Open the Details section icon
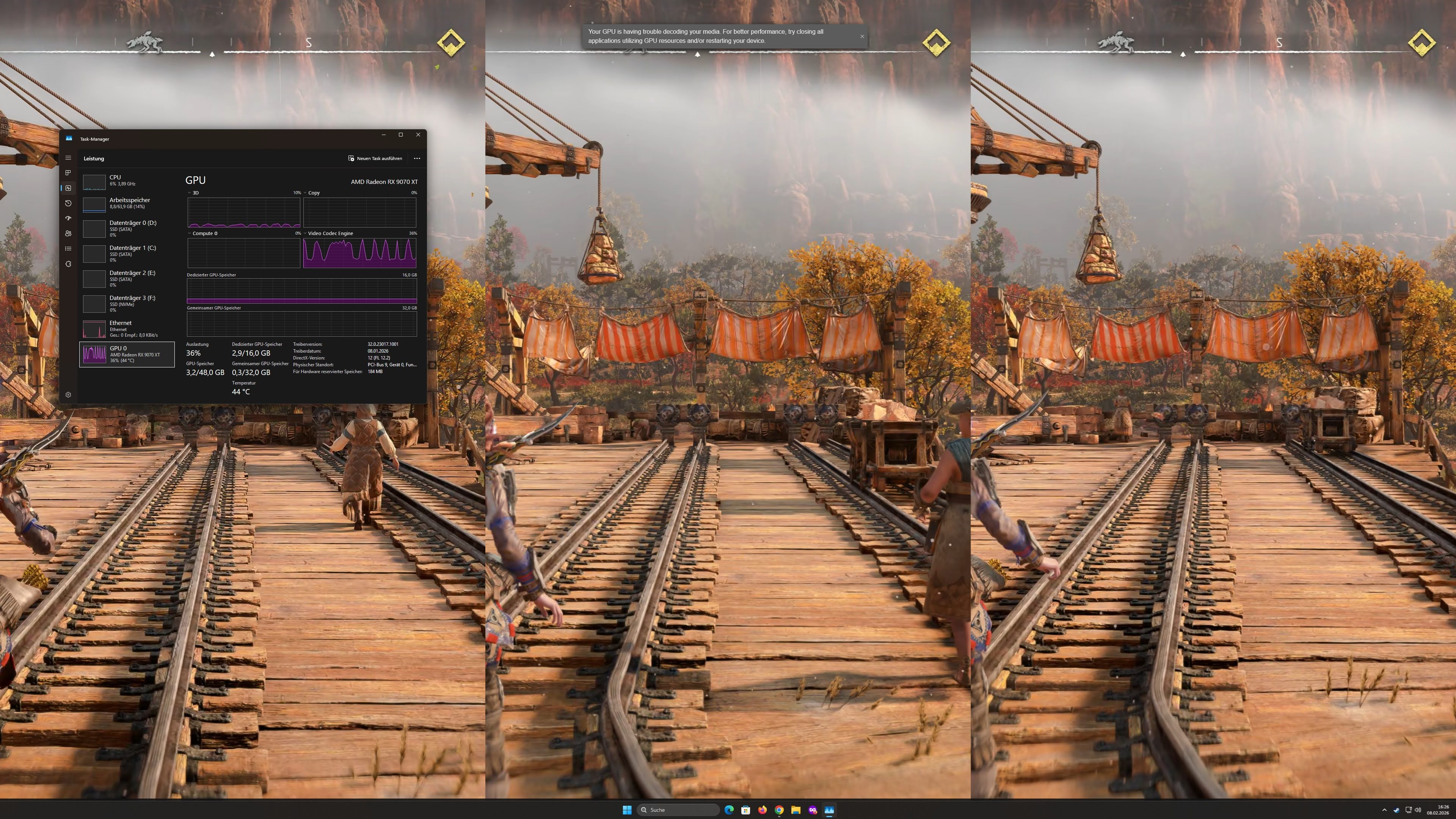 click(x=68, y=249)
